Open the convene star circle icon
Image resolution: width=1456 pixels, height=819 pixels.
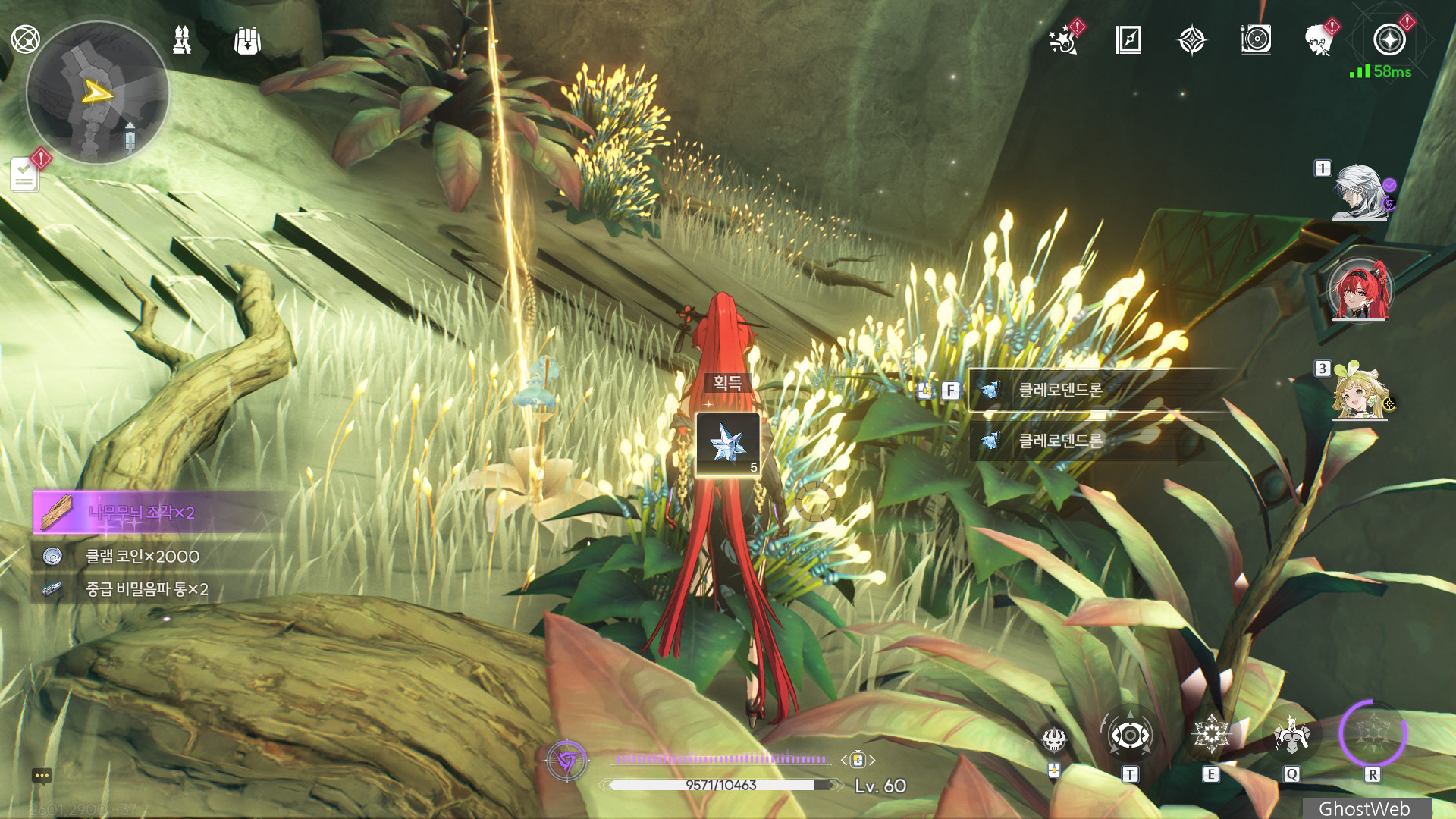tap(1389, 40)
